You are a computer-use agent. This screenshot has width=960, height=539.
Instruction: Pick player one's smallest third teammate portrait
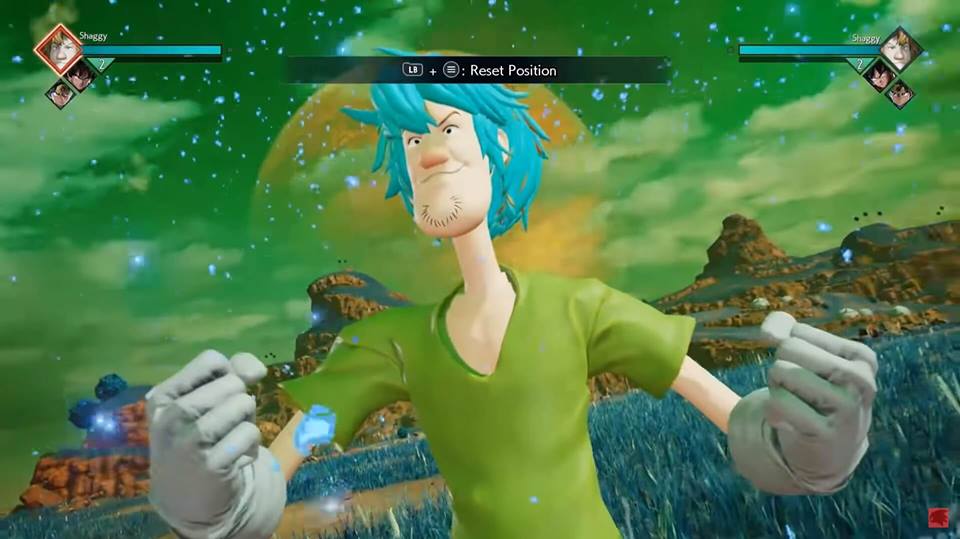pos(60,94)
